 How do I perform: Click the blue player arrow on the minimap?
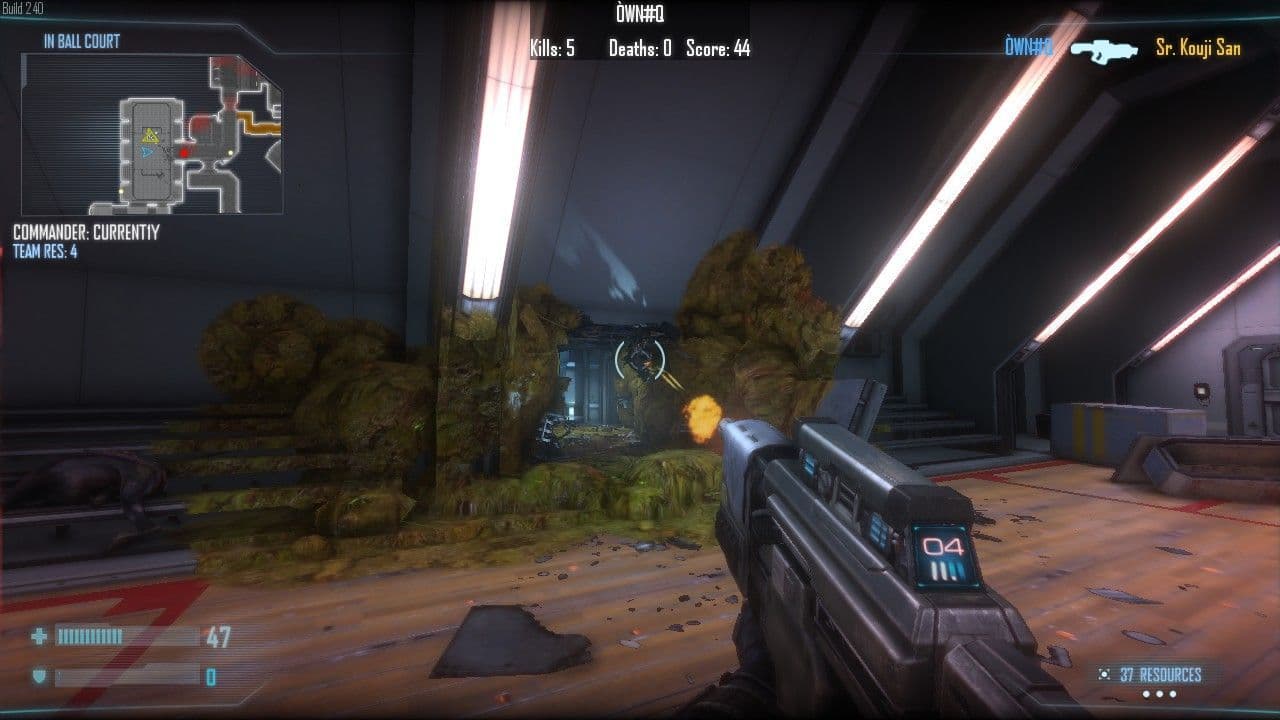click(147, 152)
